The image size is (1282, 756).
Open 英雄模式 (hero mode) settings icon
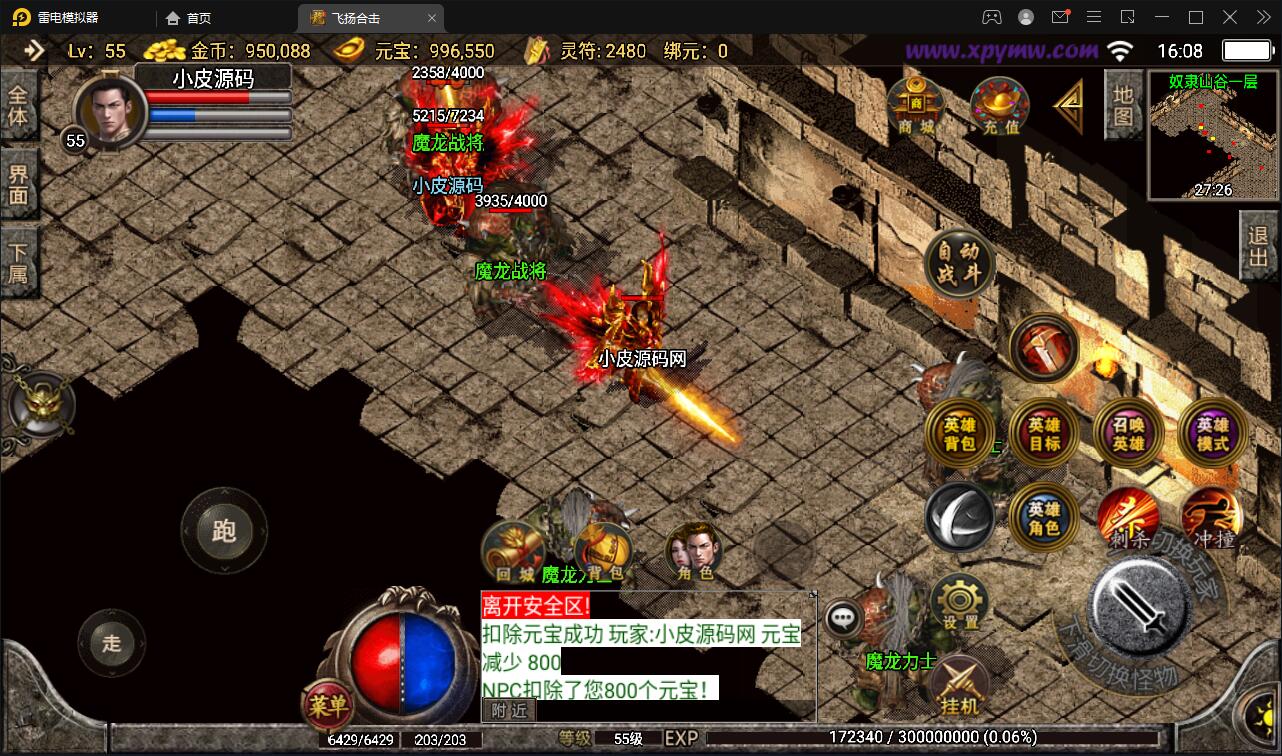coord(1211,433)
